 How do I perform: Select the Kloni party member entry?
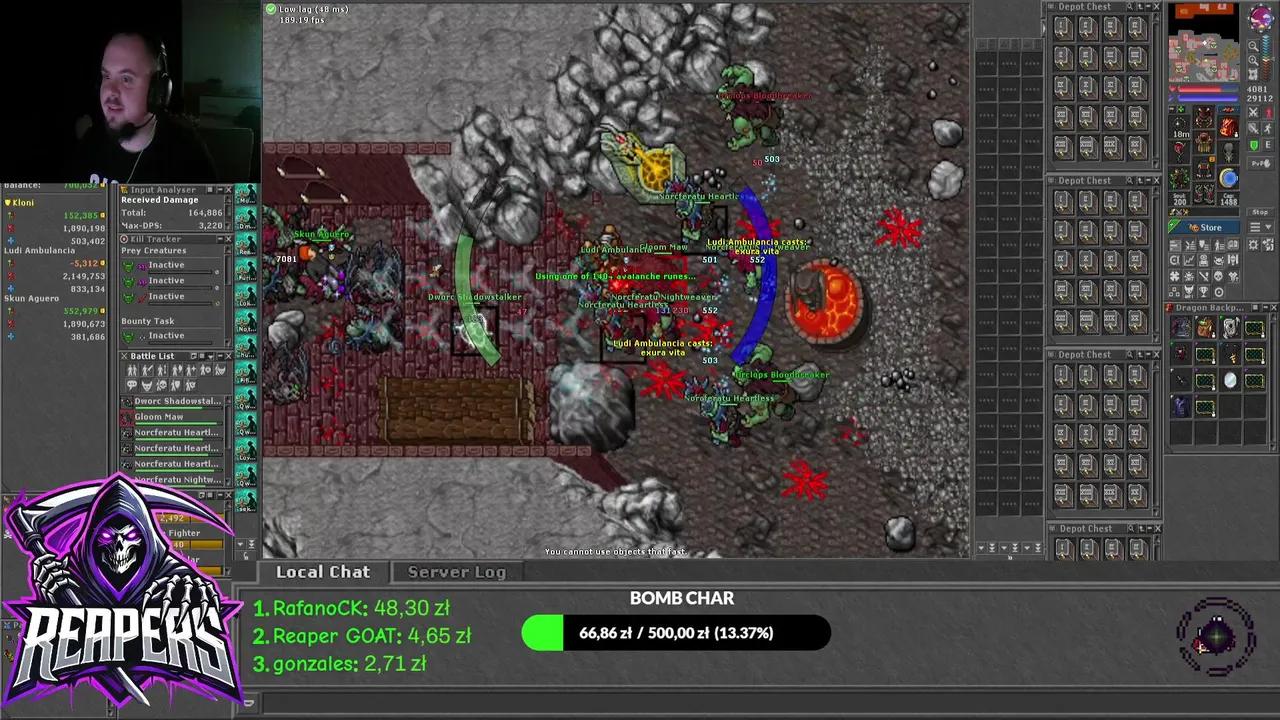pyautogui.click(x=22, y=203)
